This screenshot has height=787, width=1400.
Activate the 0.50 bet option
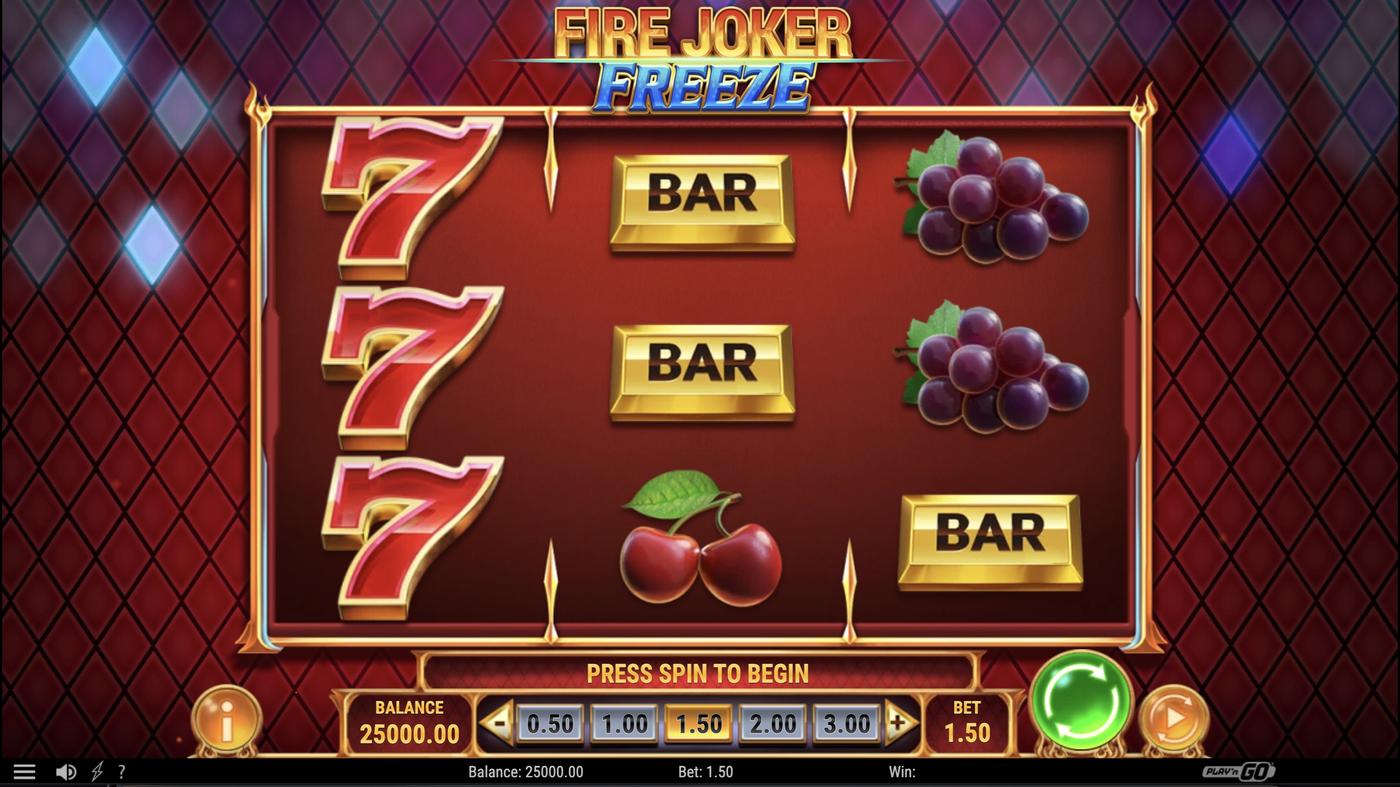(x=551, y=721)
